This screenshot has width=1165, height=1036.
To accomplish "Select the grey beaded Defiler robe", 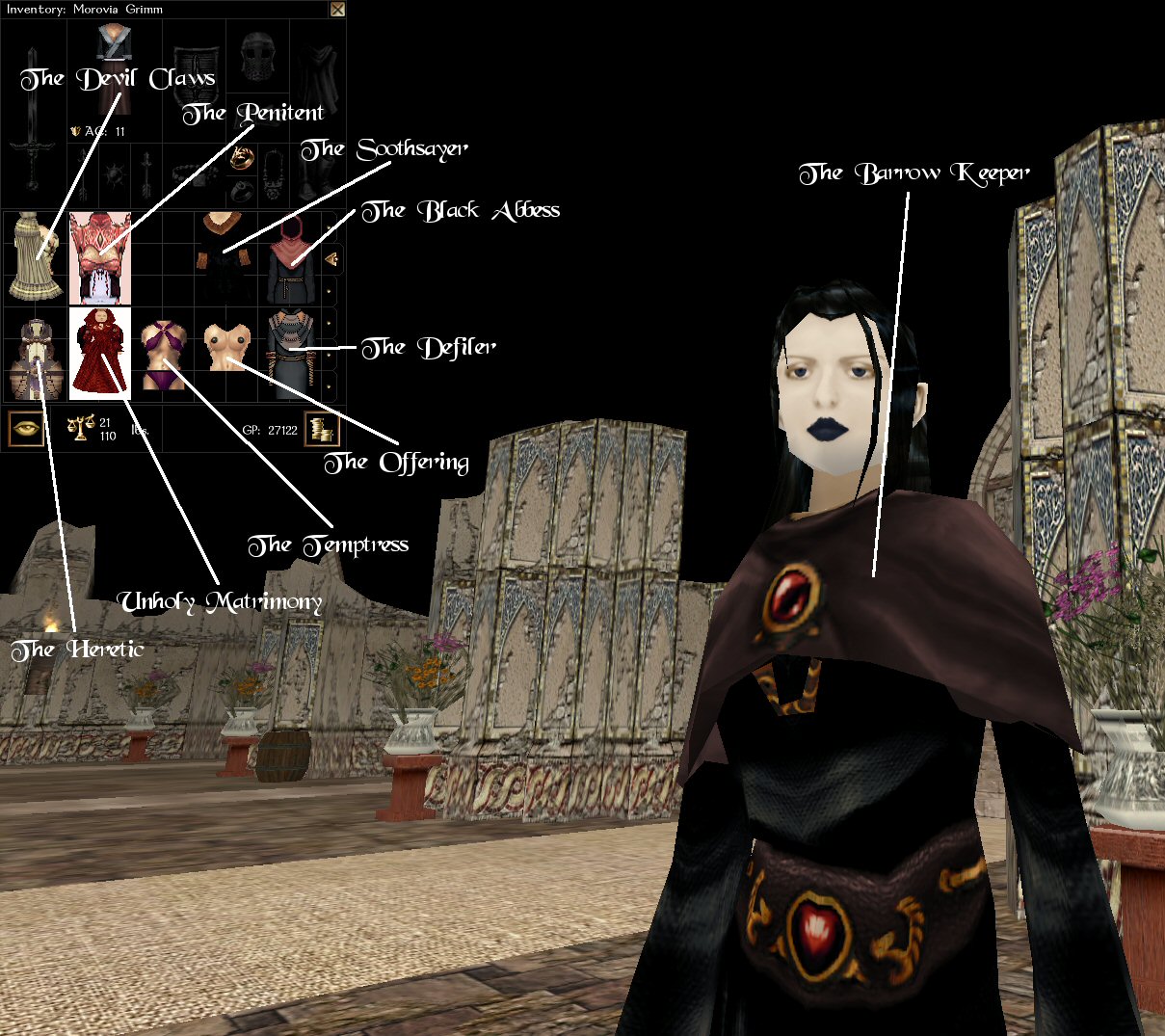I will pyautogui.click(x=290, y=353).
